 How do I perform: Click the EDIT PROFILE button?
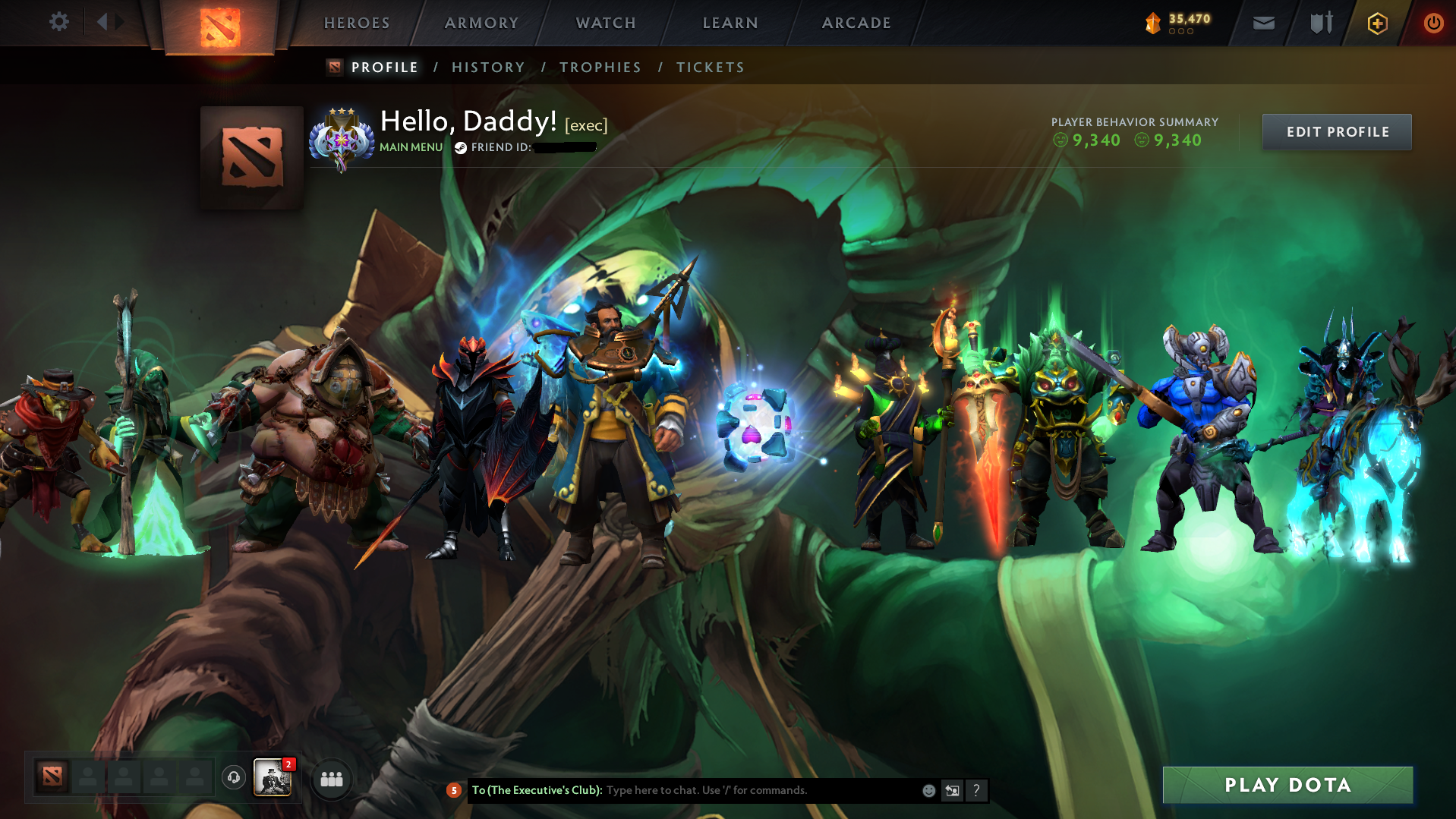pos(1336,131)
